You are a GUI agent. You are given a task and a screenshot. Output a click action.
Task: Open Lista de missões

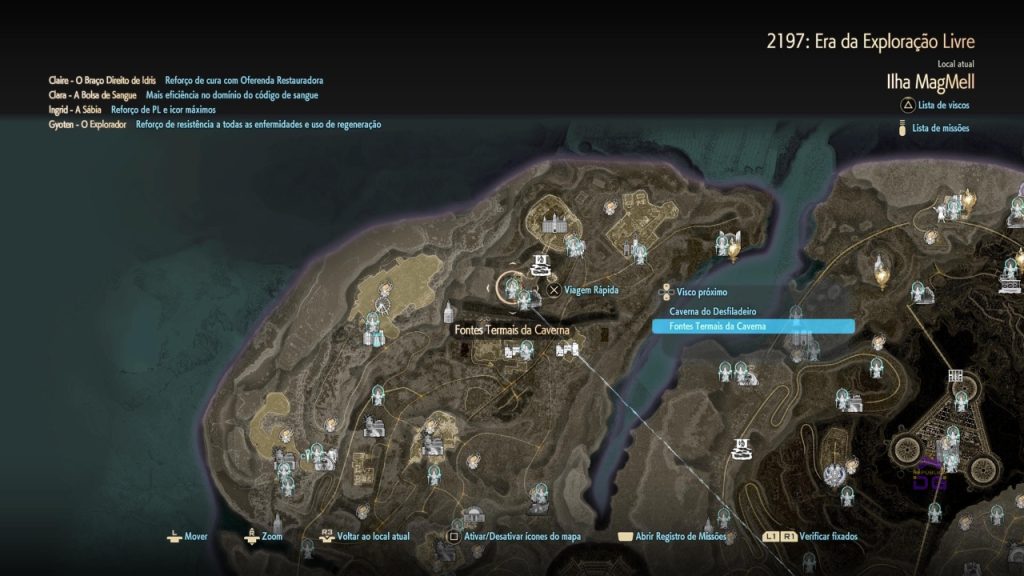point(939,128)
